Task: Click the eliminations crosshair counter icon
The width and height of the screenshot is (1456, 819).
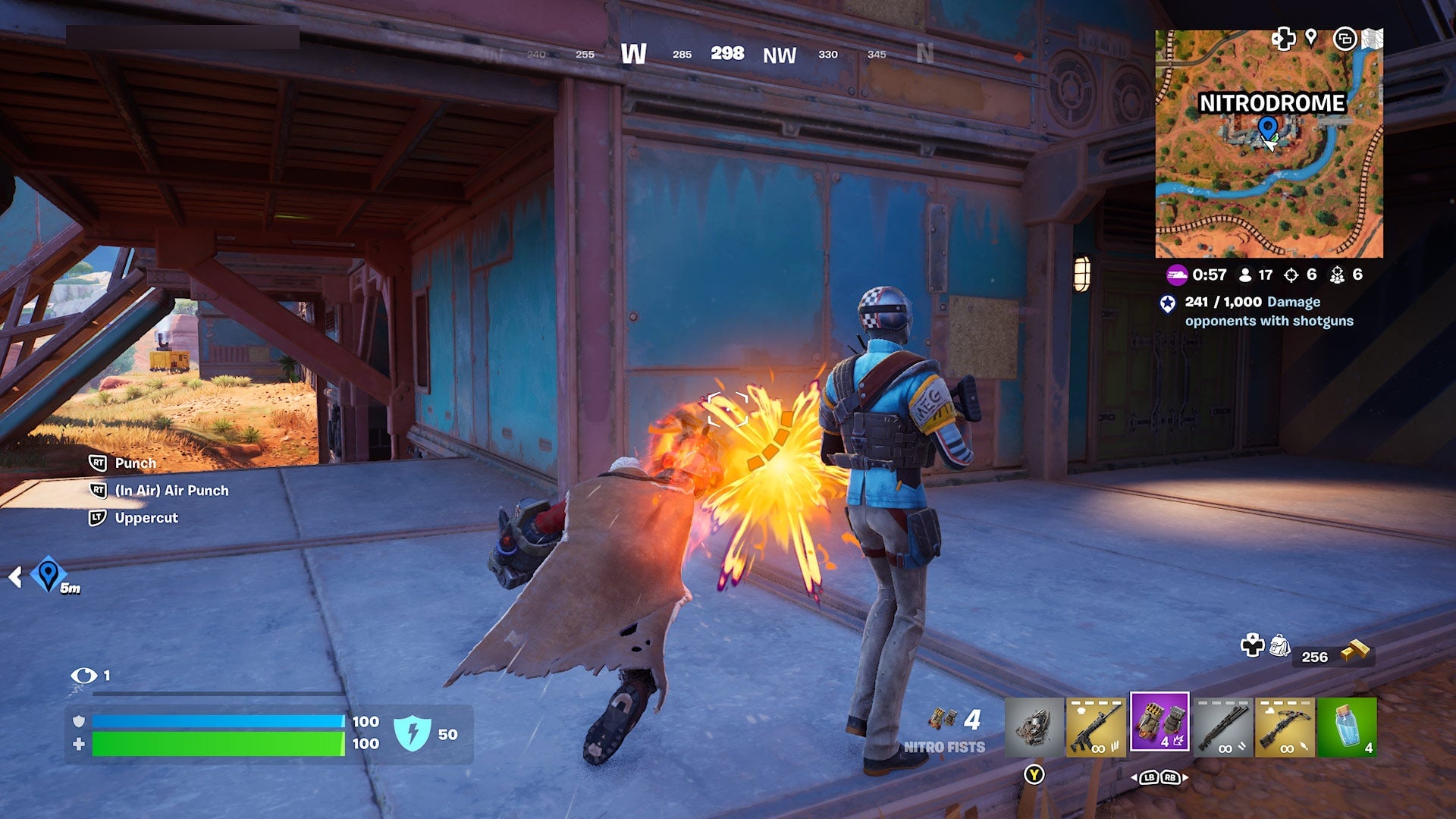Action: 1291,275
